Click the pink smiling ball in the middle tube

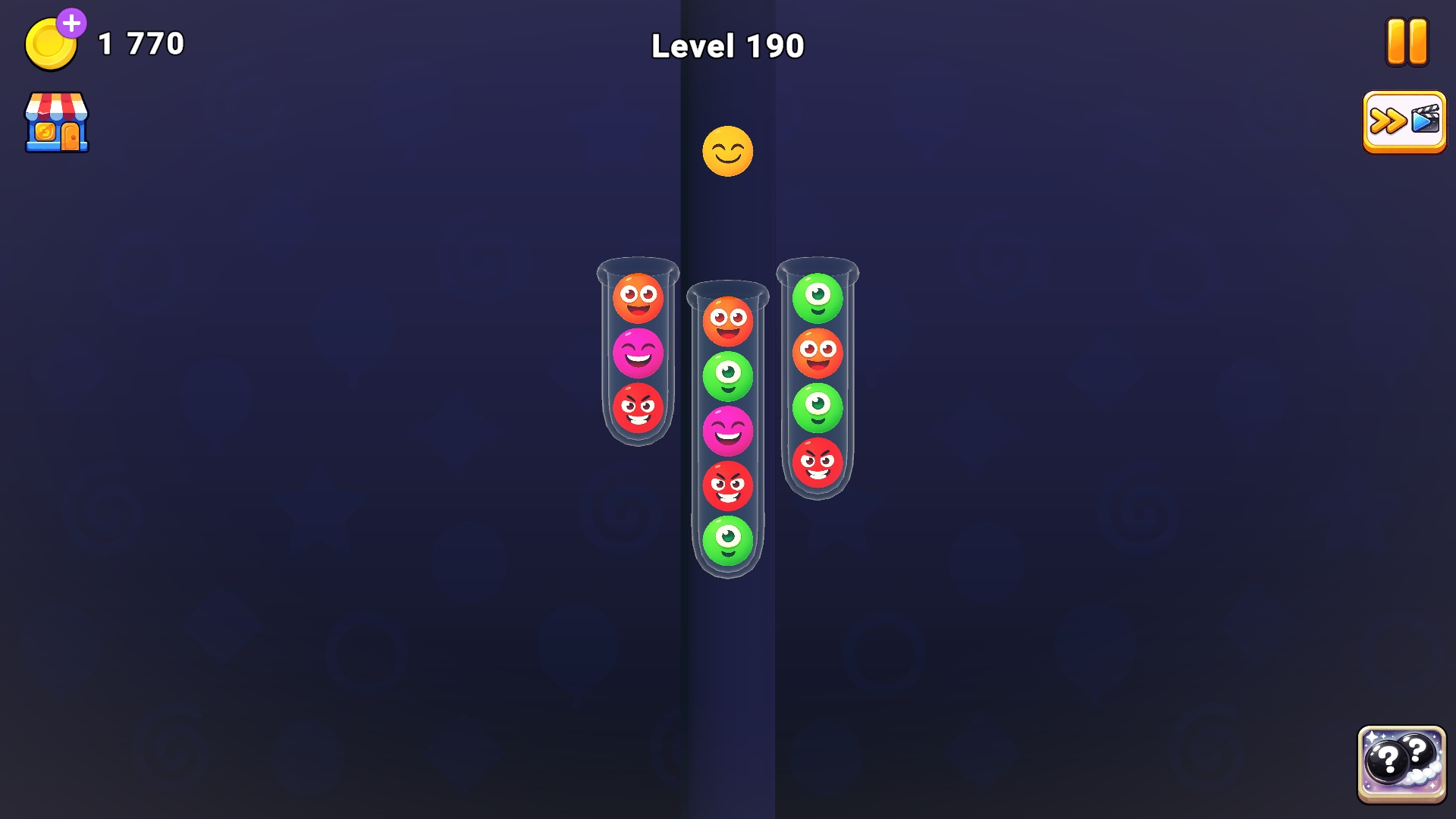(x=726, y=428)
